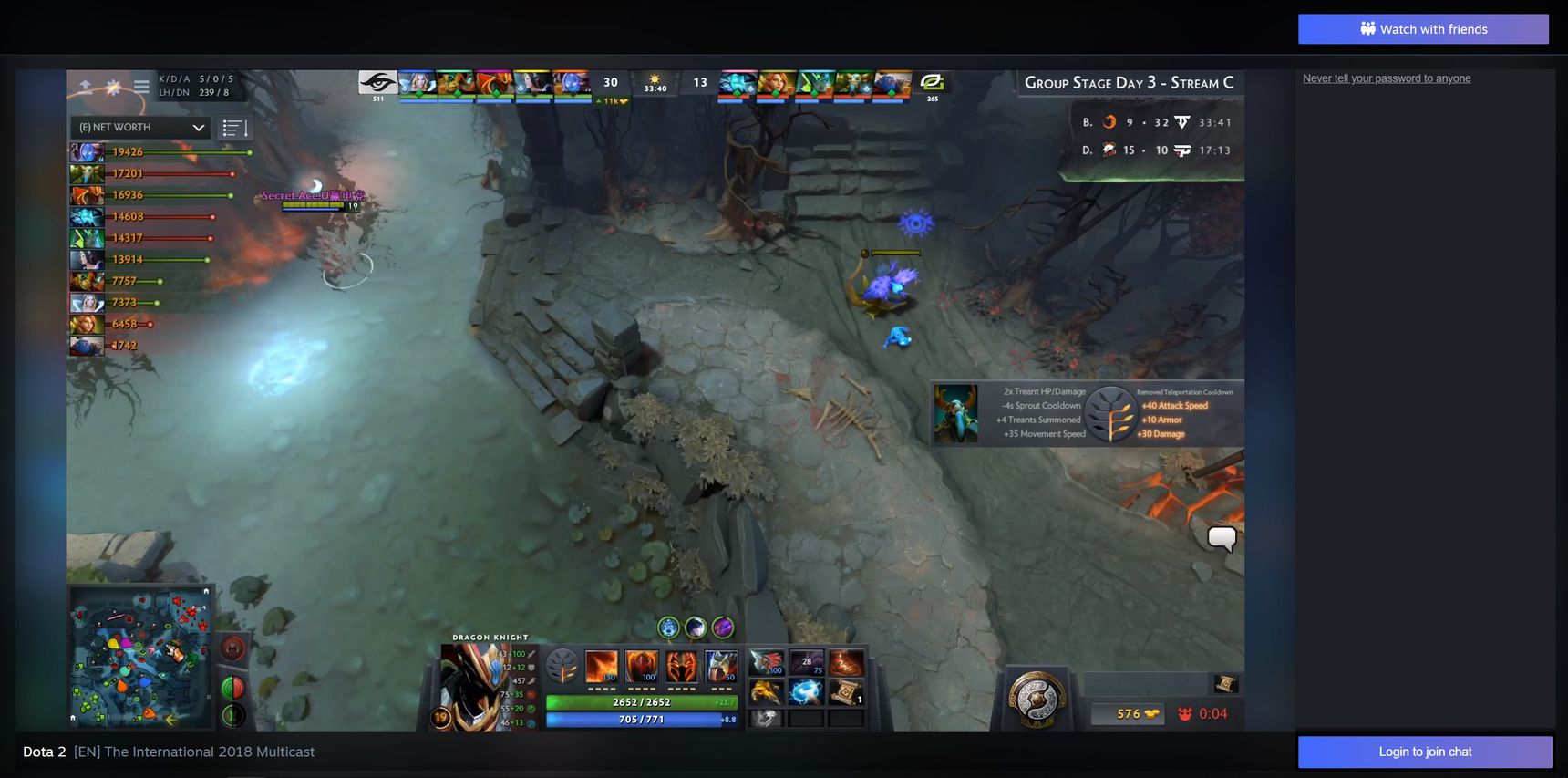Click the Dragon Knight hero portrait
The height and width of the screenshot is (778, 1568).
pyautogui.click(x=471, y=686)
